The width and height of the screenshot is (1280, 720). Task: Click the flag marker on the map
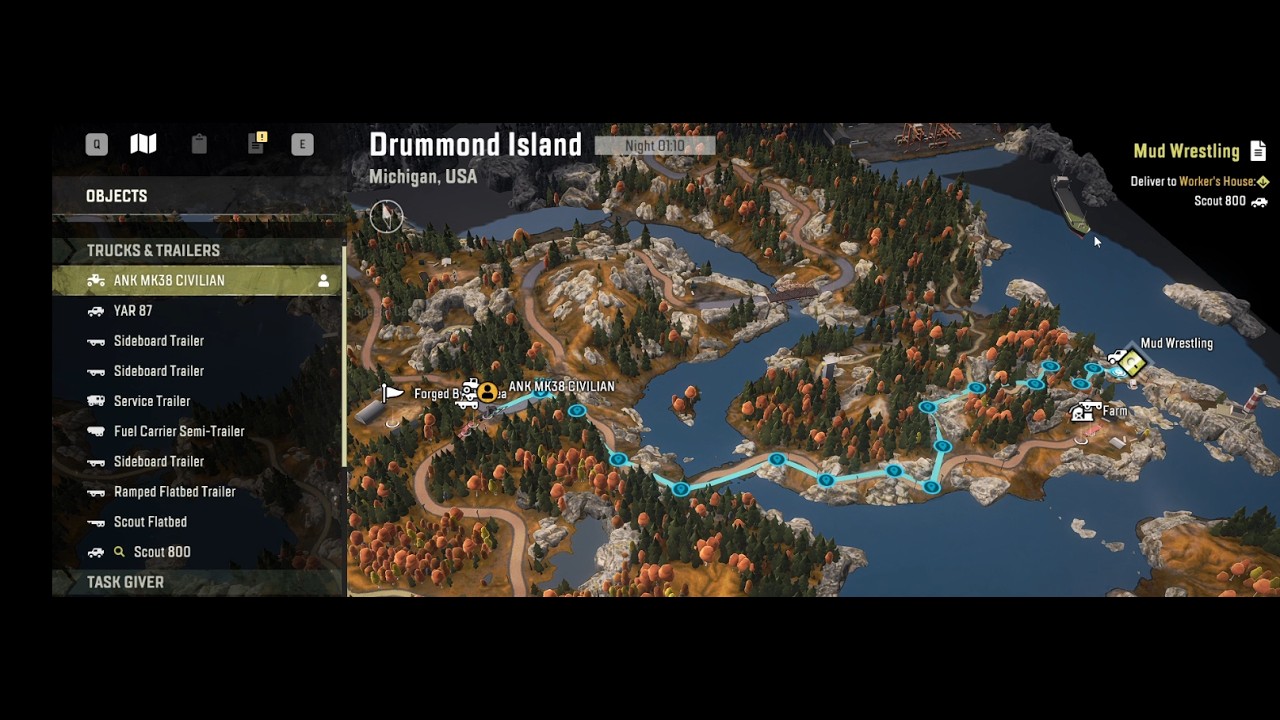392,393
